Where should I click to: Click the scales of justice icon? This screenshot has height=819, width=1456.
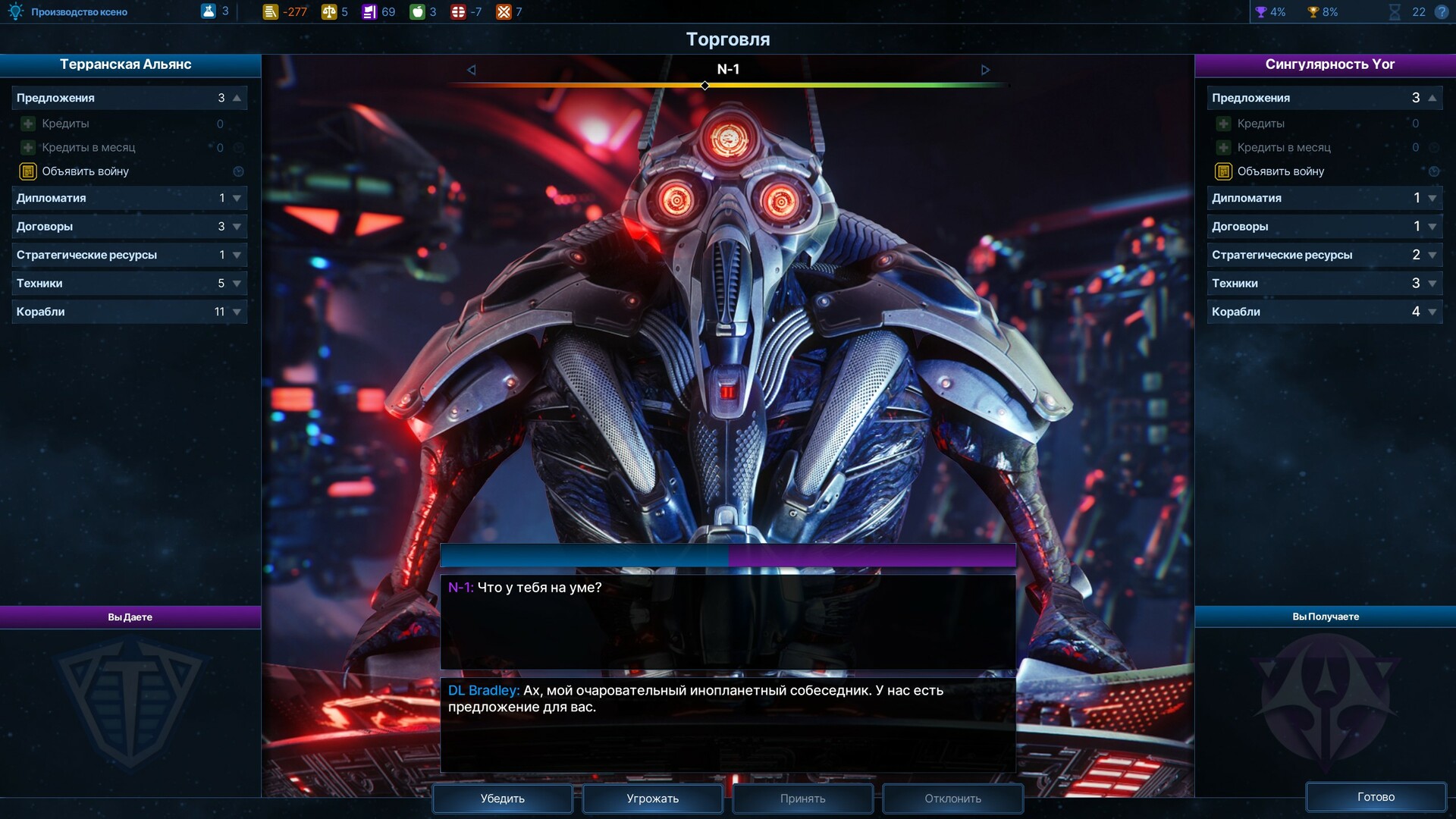click(x=331, y=11)
